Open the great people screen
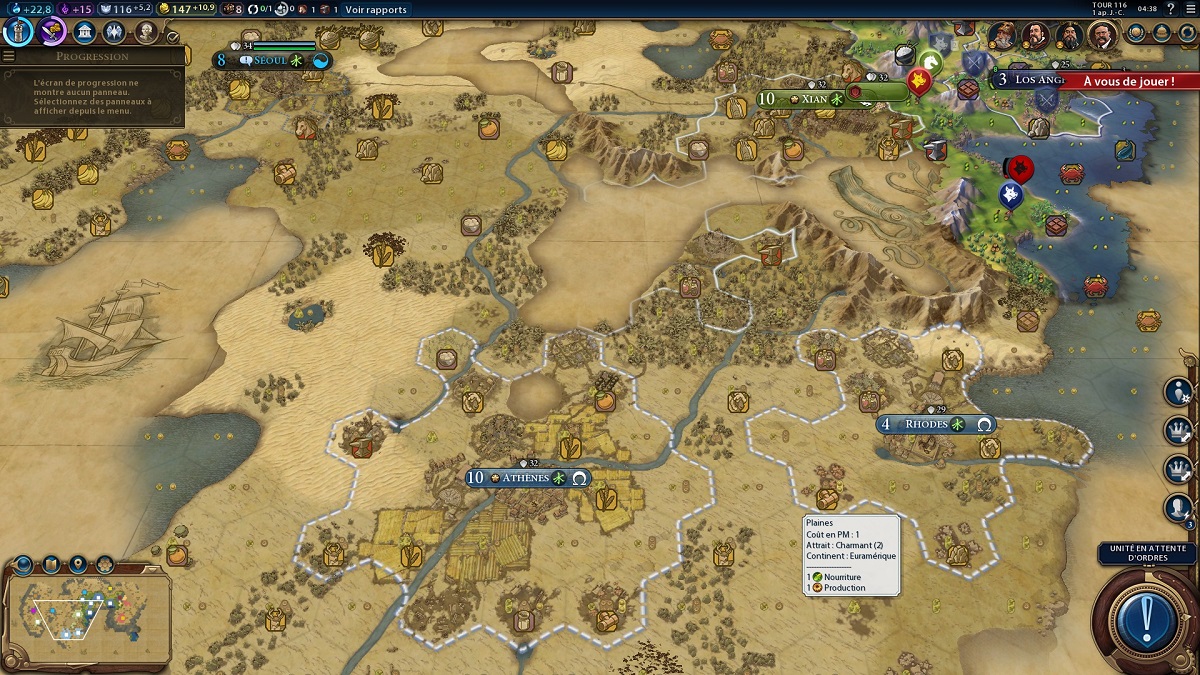Screen dimensions: 1200x675 pos(146,31)
